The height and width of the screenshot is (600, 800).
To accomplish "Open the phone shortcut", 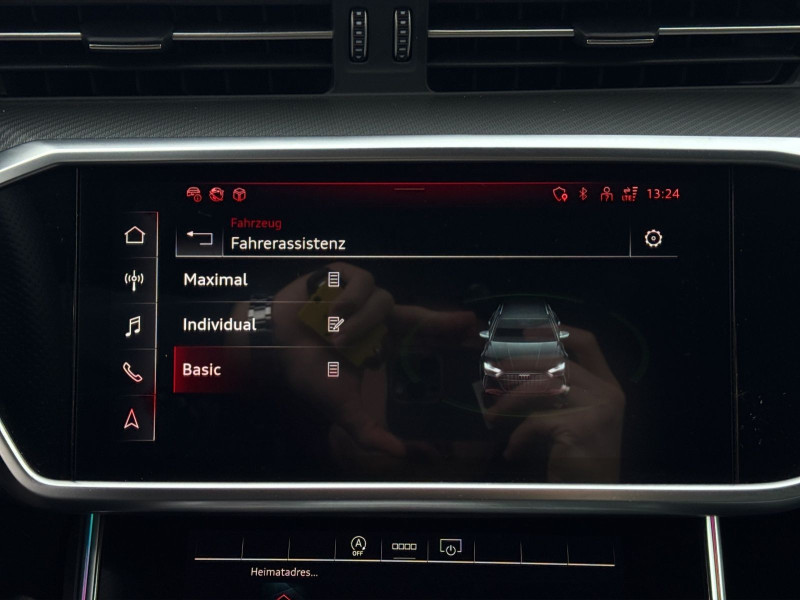I will tap(133, 372).
